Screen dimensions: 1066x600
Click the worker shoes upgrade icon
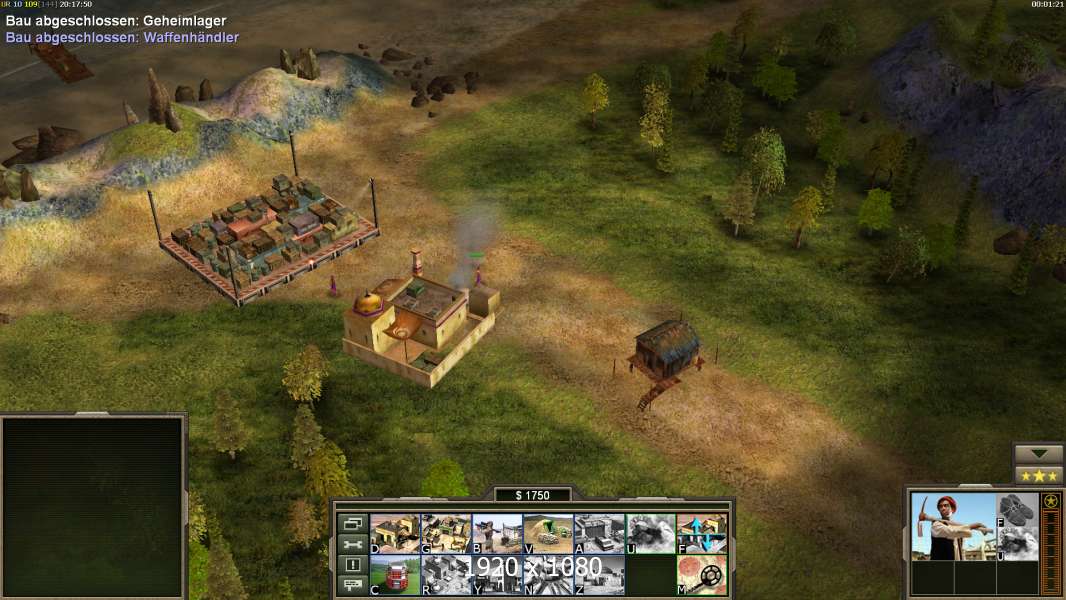coord(1018,509)
